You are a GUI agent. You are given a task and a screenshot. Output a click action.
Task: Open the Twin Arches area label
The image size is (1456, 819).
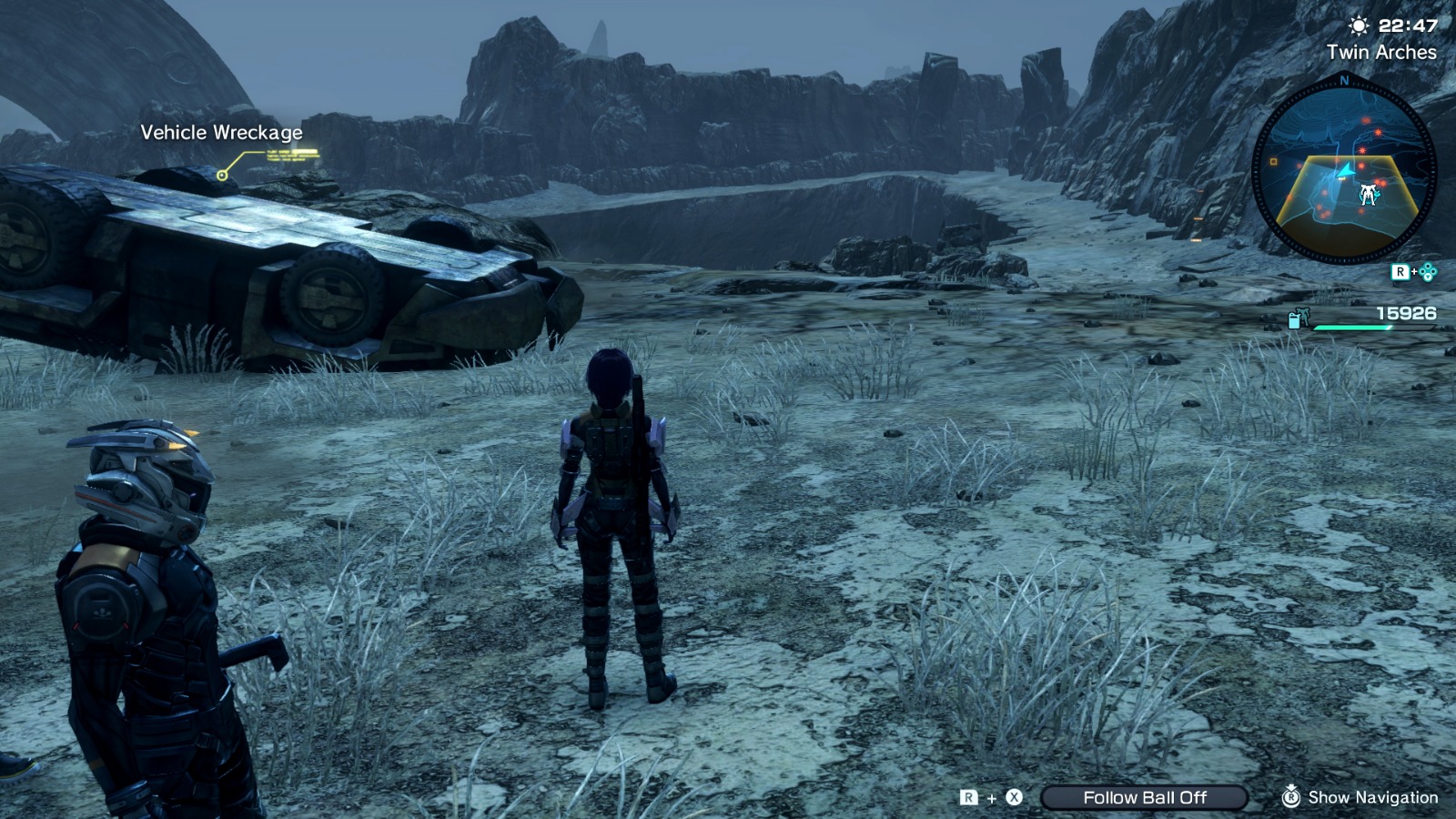[1382, 54]
